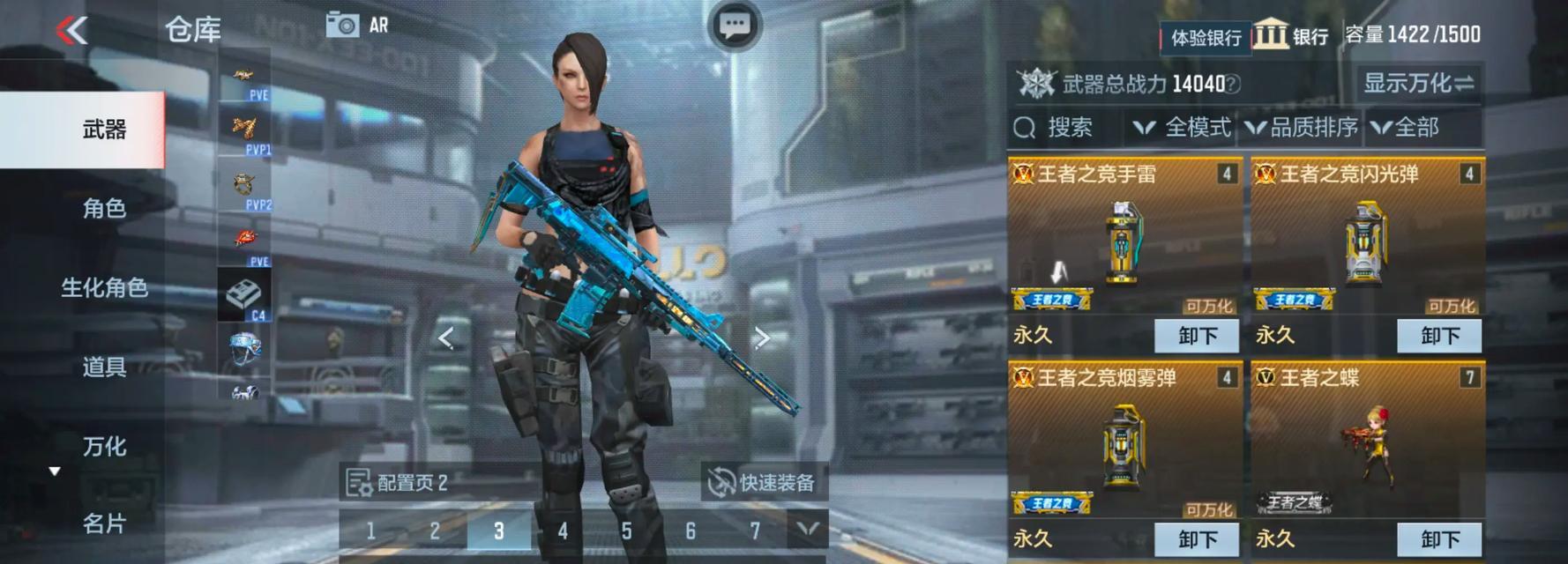Image resolution: width=1568 pixels, height=564 pixels.
Task: Open the 道具 items tab
Action: (104, 367)
